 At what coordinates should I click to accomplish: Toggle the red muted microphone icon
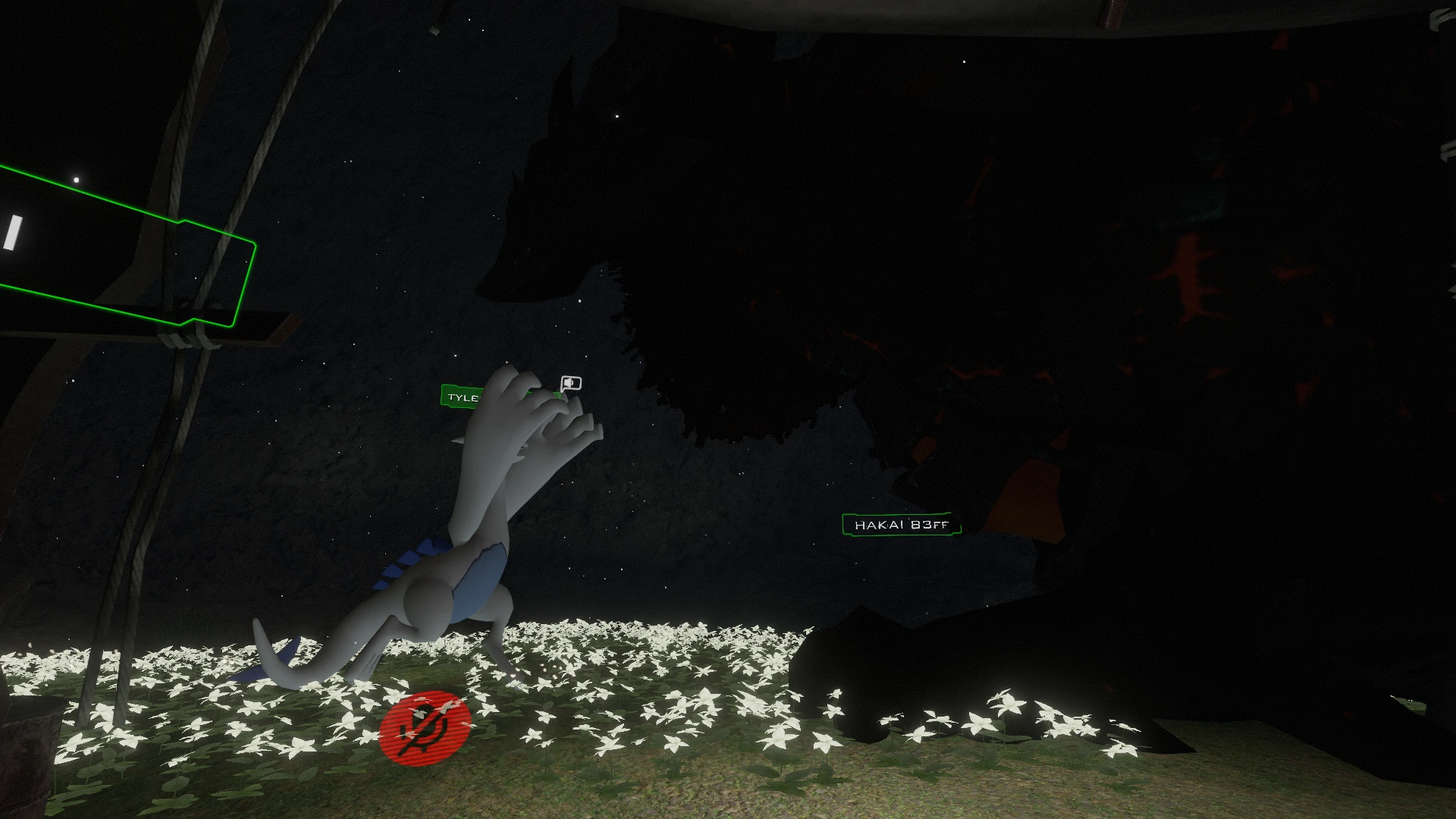[425, 727]
